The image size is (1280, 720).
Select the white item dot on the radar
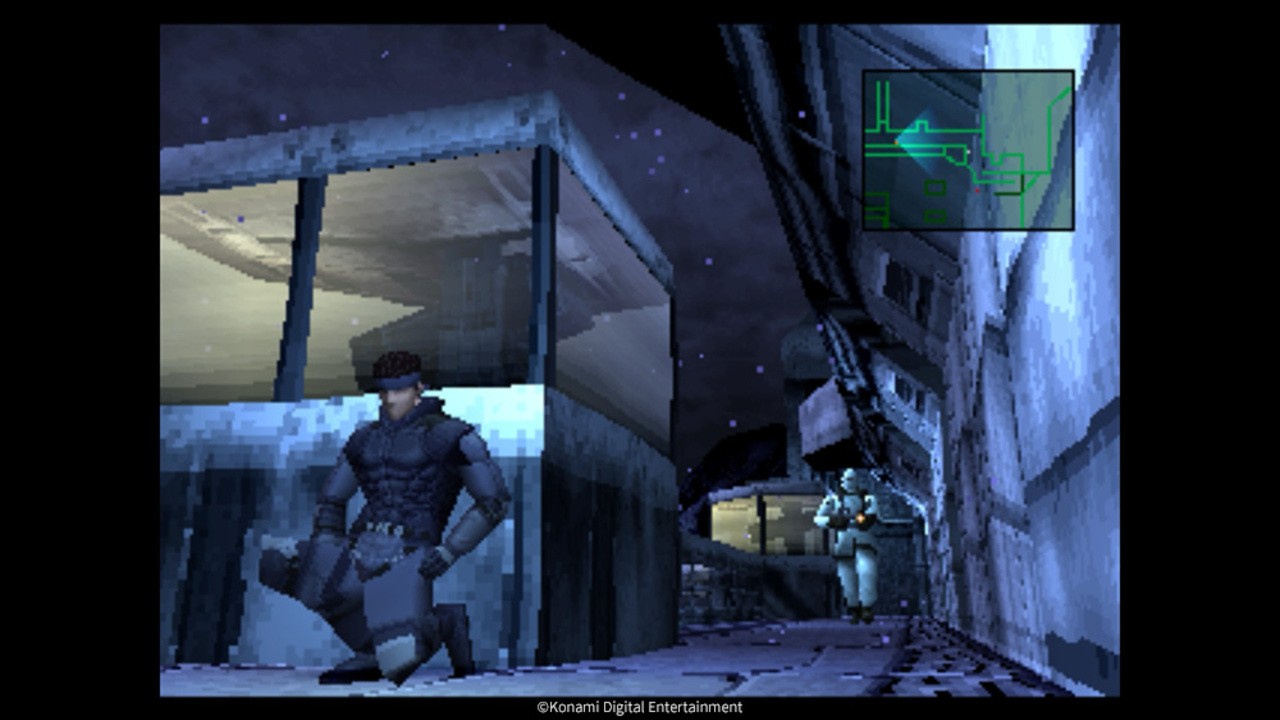968,151
